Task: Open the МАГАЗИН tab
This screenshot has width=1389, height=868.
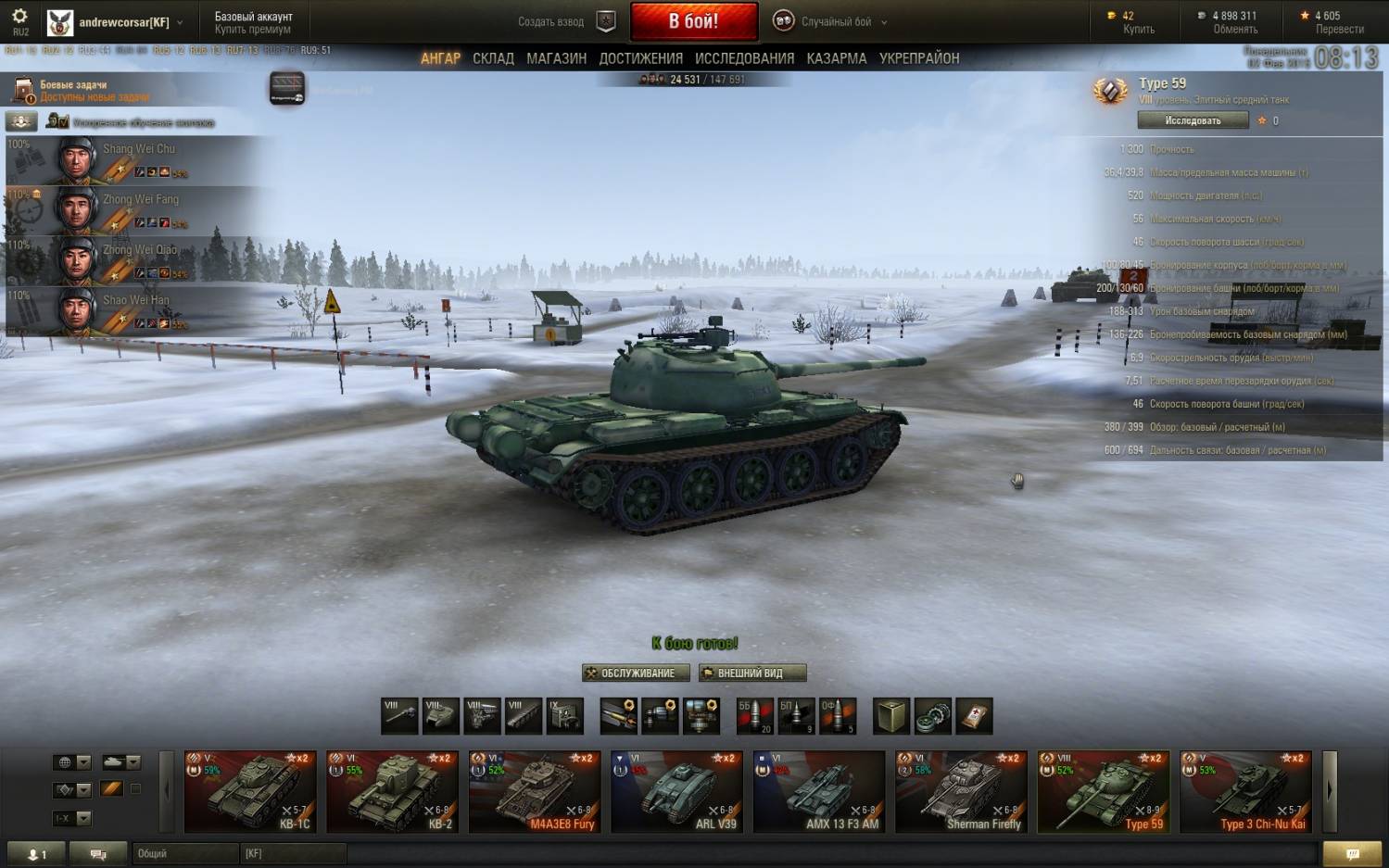Action: point(556,58)
